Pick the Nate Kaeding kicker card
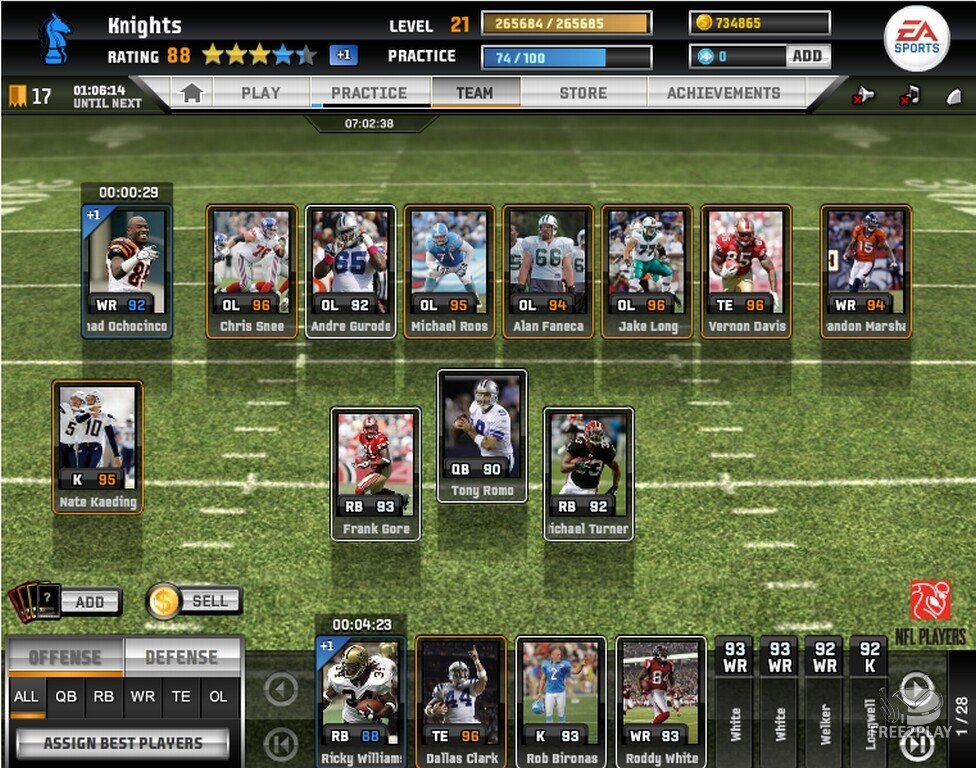The width and height of the screenshot is (976, 768). pyautogui.click(x=98, y=446)
